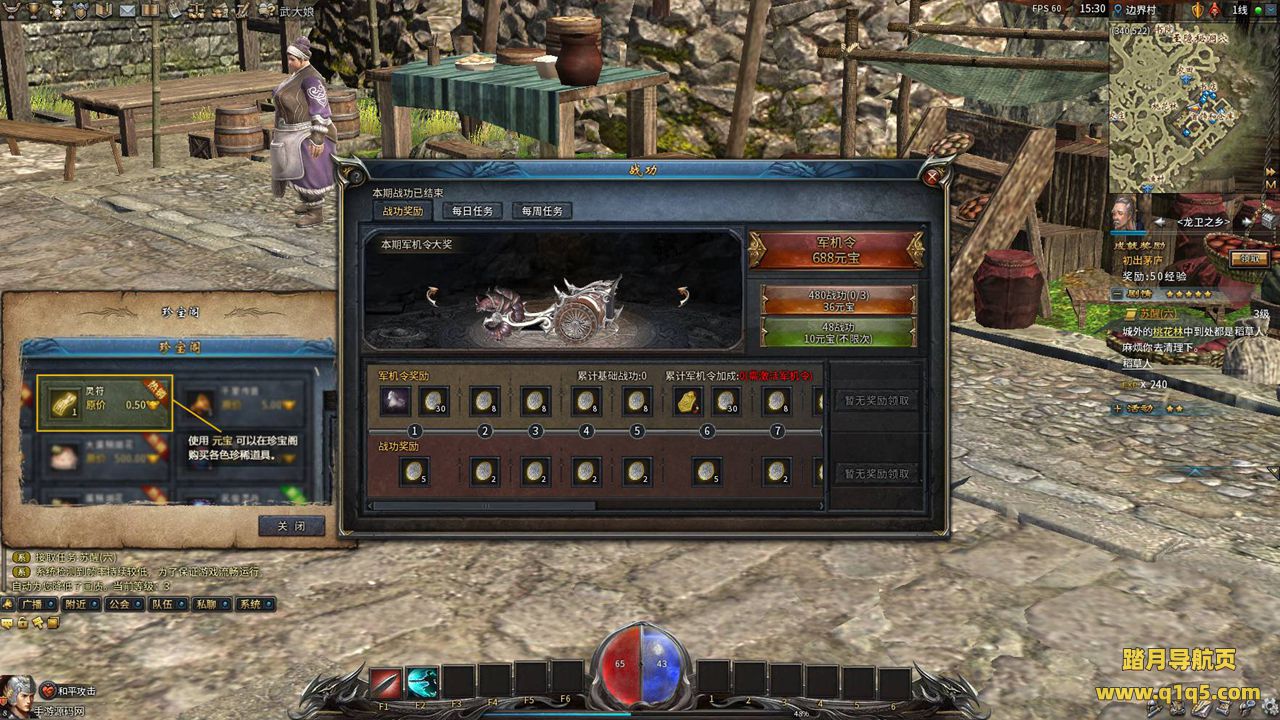The image size is (1280, 720).
Task: Select the 灵符 item in 珍宝阁
Action: 105,403
